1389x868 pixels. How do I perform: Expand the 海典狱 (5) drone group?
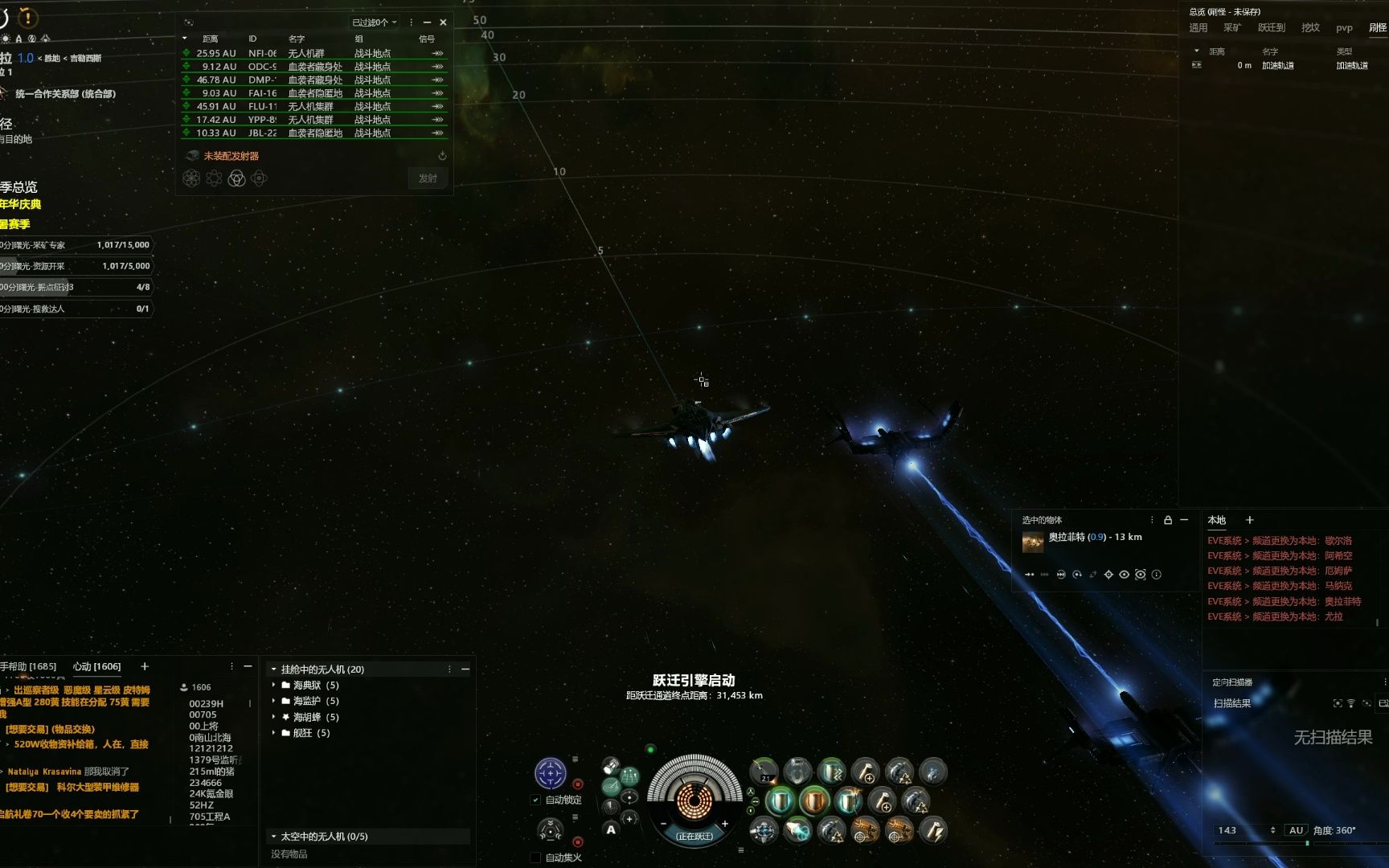tap(274, 685)
